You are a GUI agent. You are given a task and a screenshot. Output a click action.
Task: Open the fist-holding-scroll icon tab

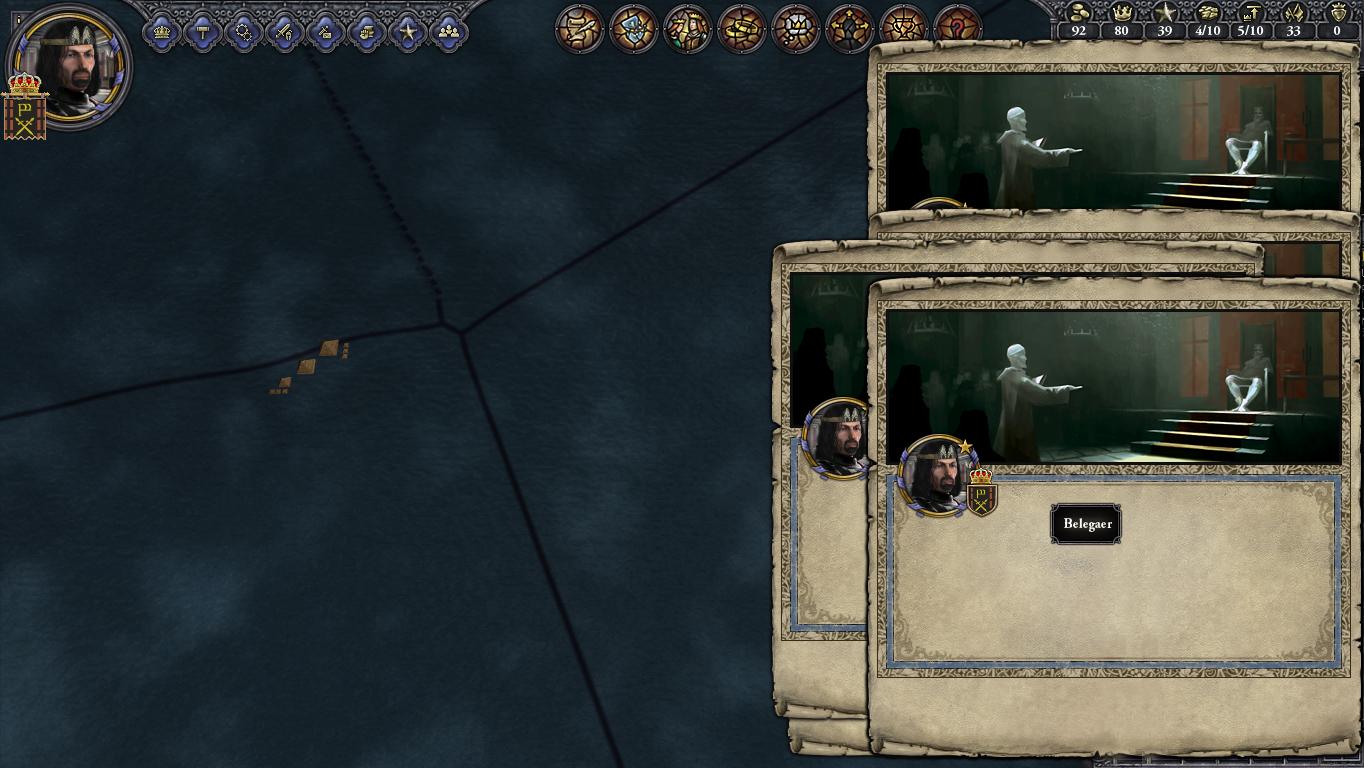pos(367,32)
